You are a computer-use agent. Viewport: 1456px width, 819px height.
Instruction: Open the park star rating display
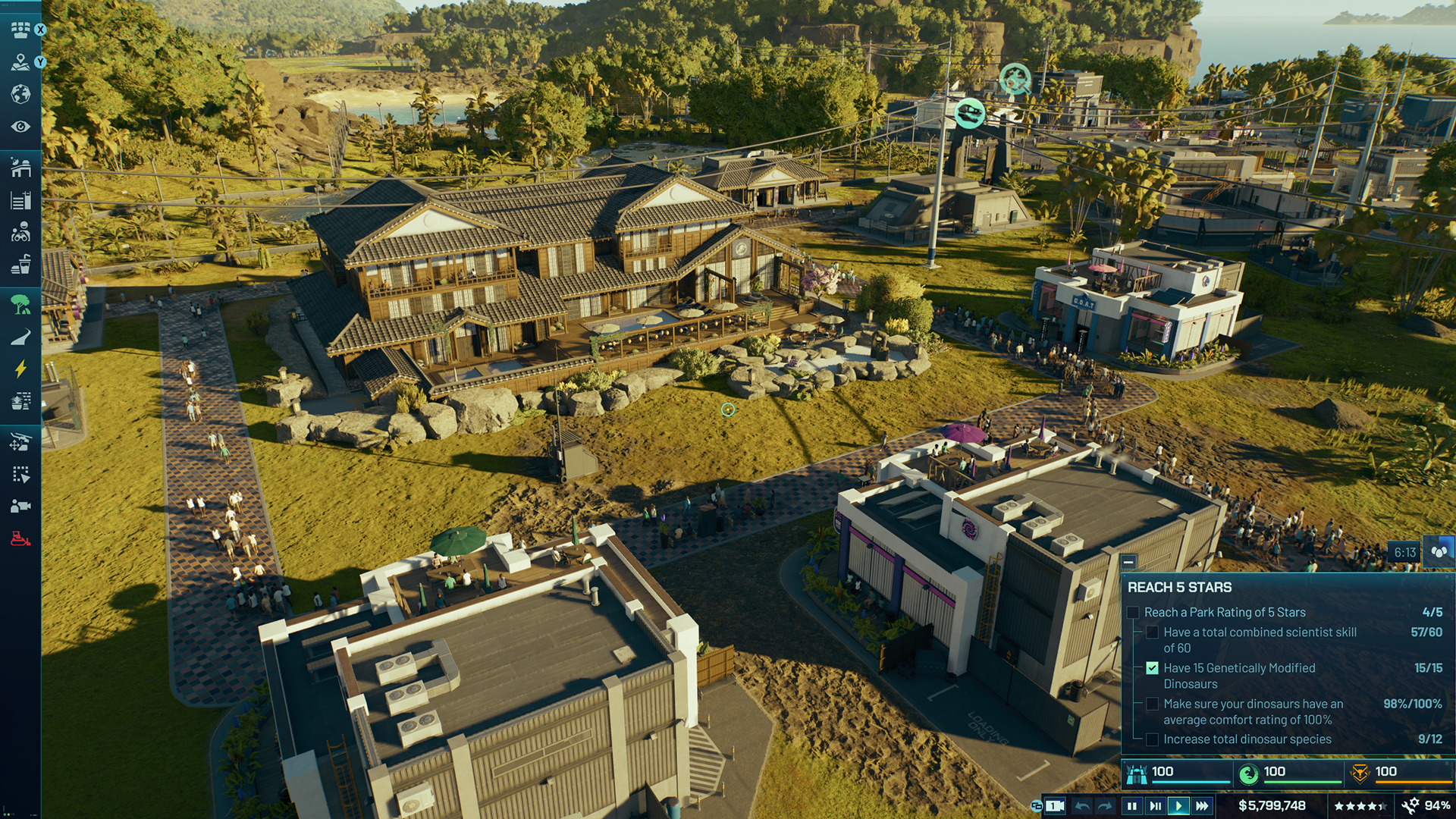point(1360,806)
